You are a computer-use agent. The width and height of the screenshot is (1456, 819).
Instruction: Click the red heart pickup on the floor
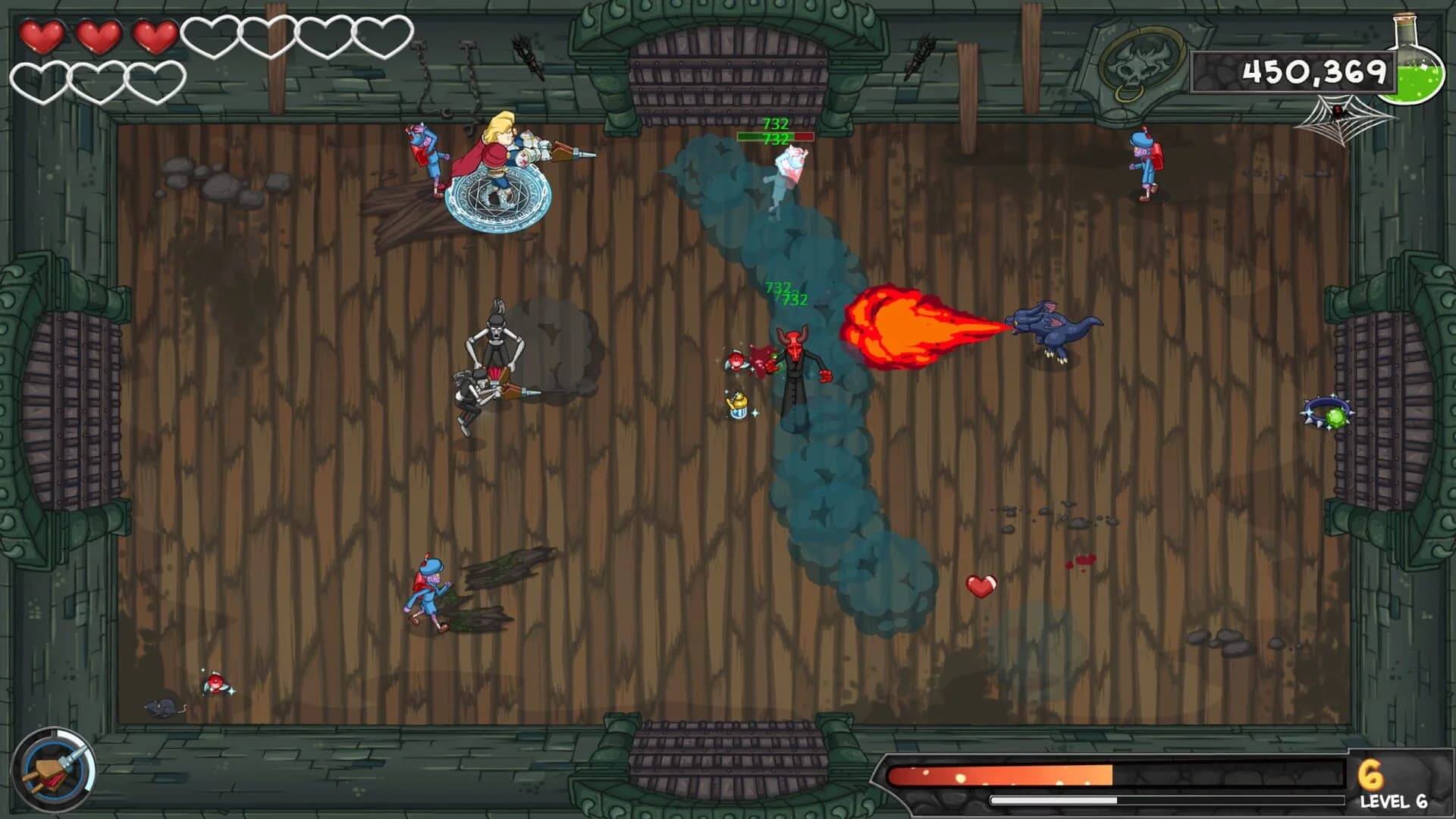[981, 585]
